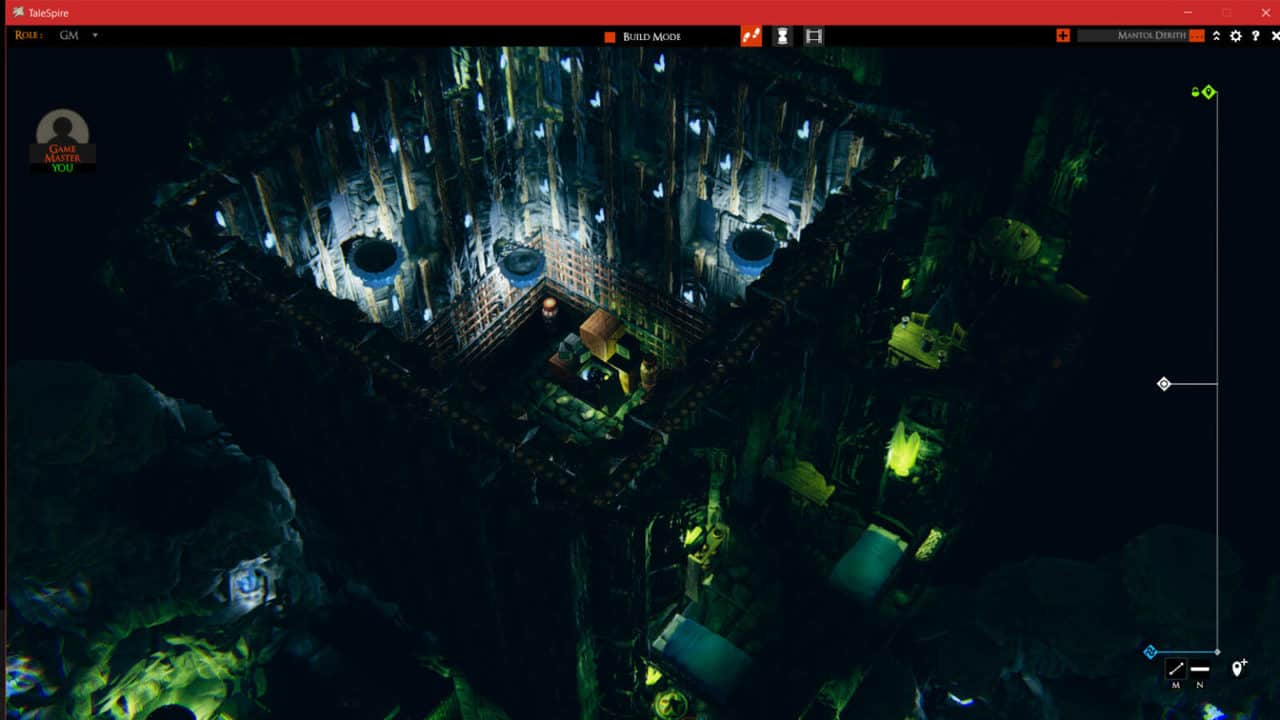This screenshot has width=1280, height=720.
Task: Select the Game Master player portrait
Action: coord(62,138)
